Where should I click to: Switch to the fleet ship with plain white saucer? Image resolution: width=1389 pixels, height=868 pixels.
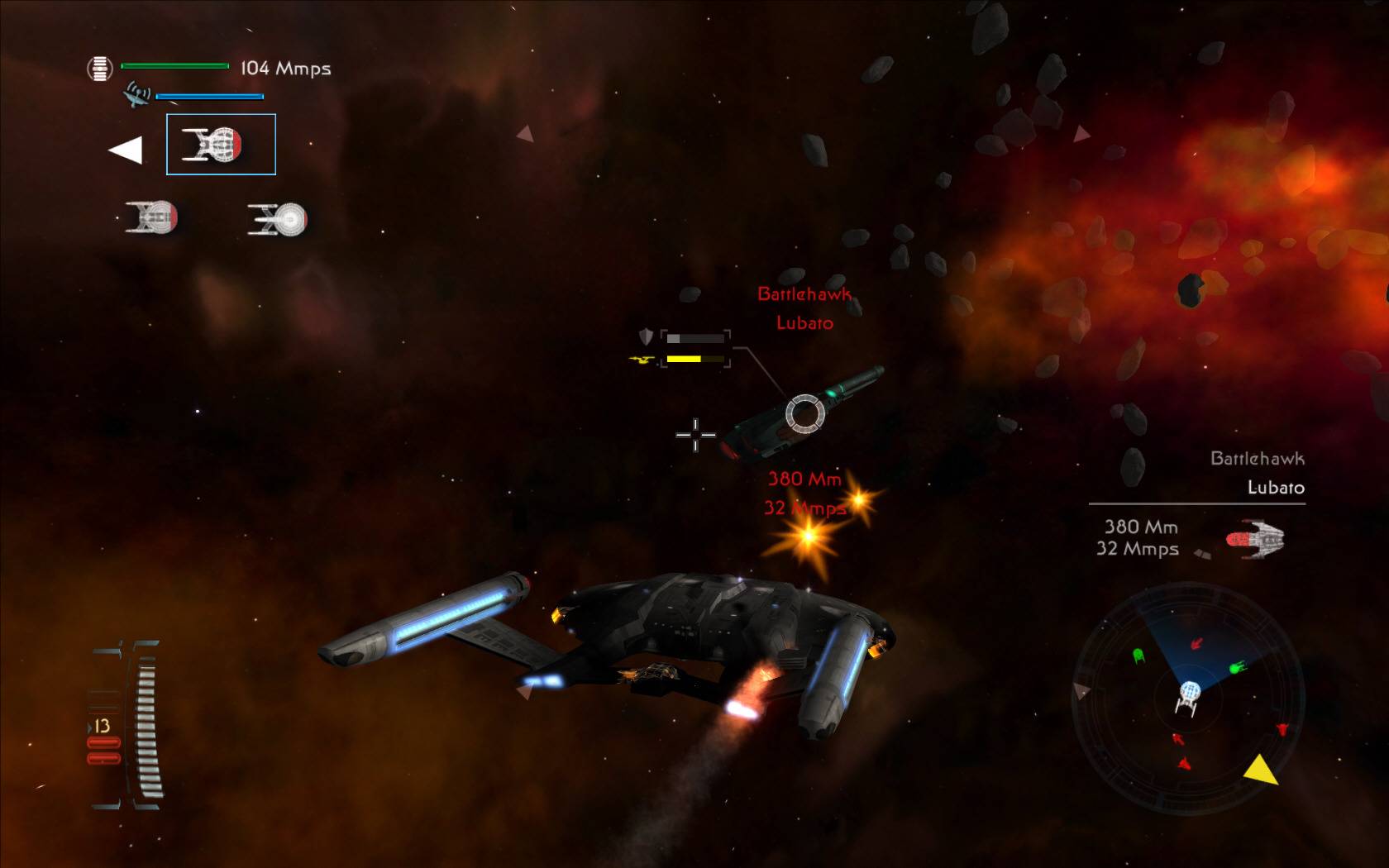pyautogui.click(x=278, y=219)
